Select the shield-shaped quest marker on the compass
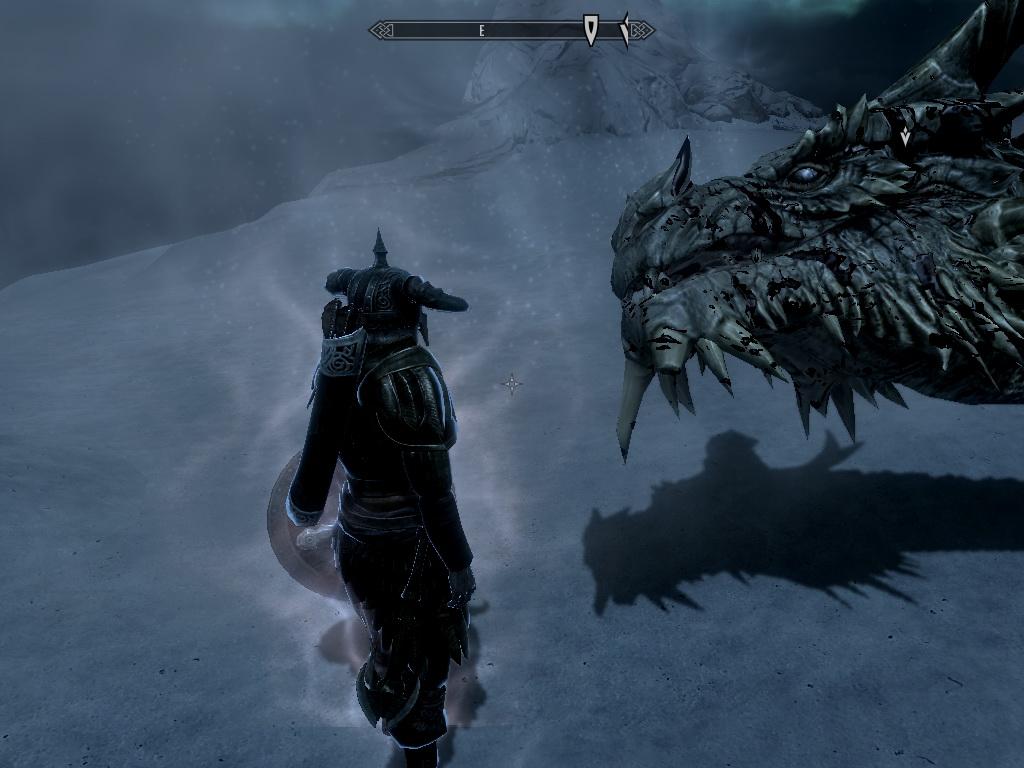The height and width of the screenshot is (768, 1024). 591,30
